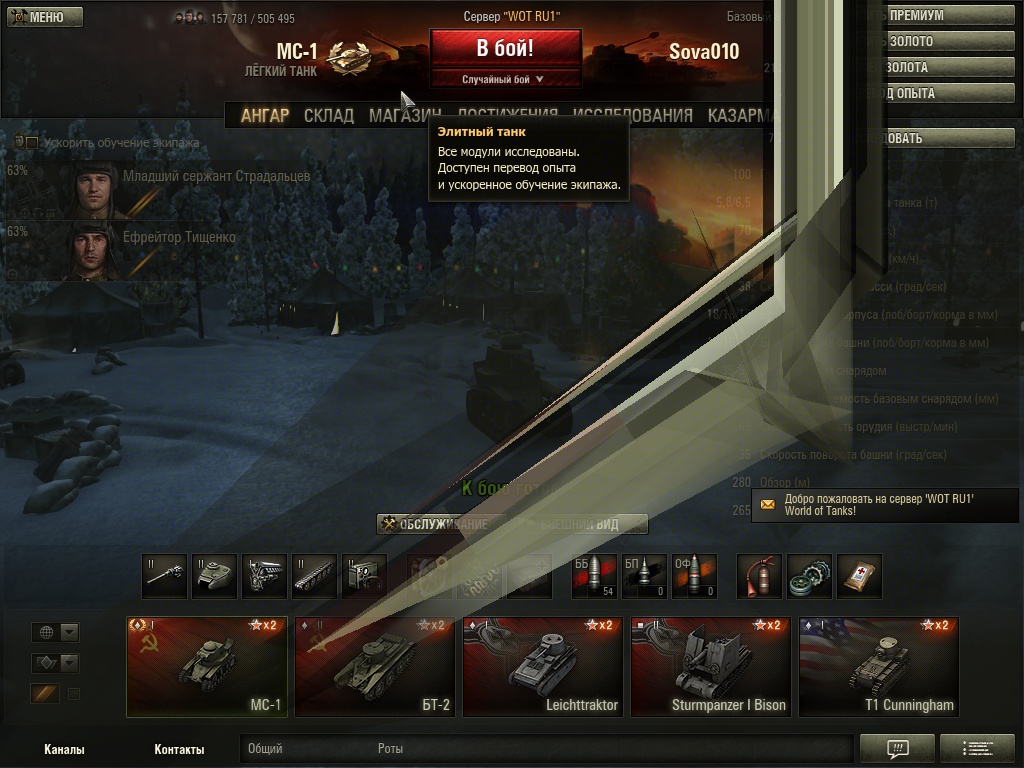
Task: Go to the ИССЛЕДОВАНИЯ tab
Action: [x=633, y=116]
